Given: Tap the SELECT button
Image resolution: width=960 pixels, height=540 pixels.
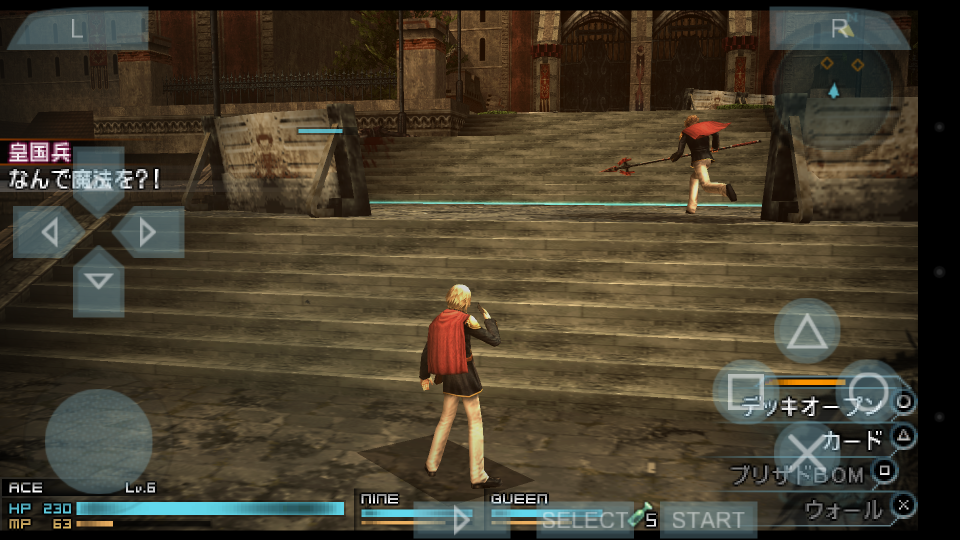Looking at the screenshot, I should point(584,520).
